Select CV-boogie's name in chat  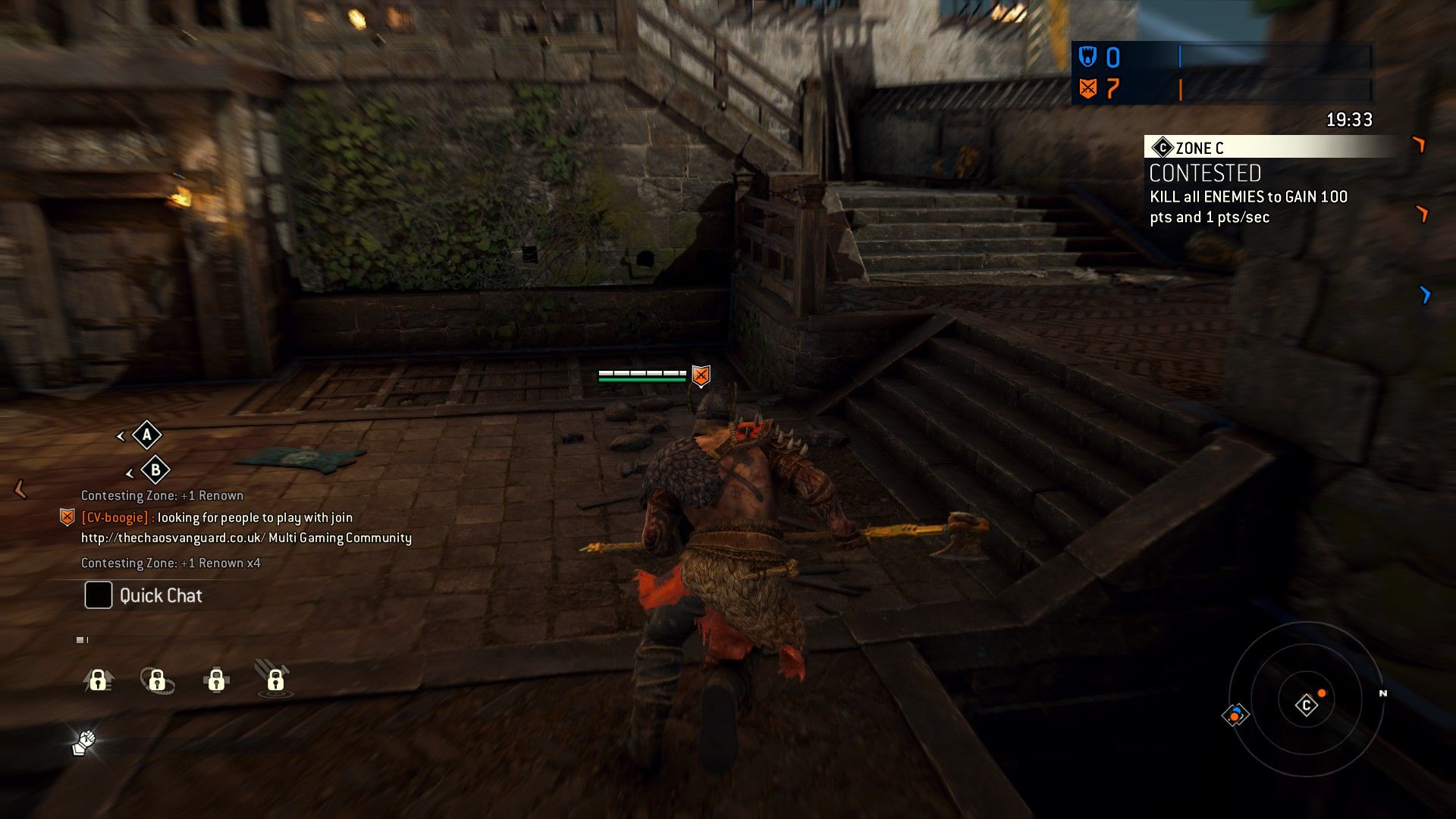click(115, 518)
